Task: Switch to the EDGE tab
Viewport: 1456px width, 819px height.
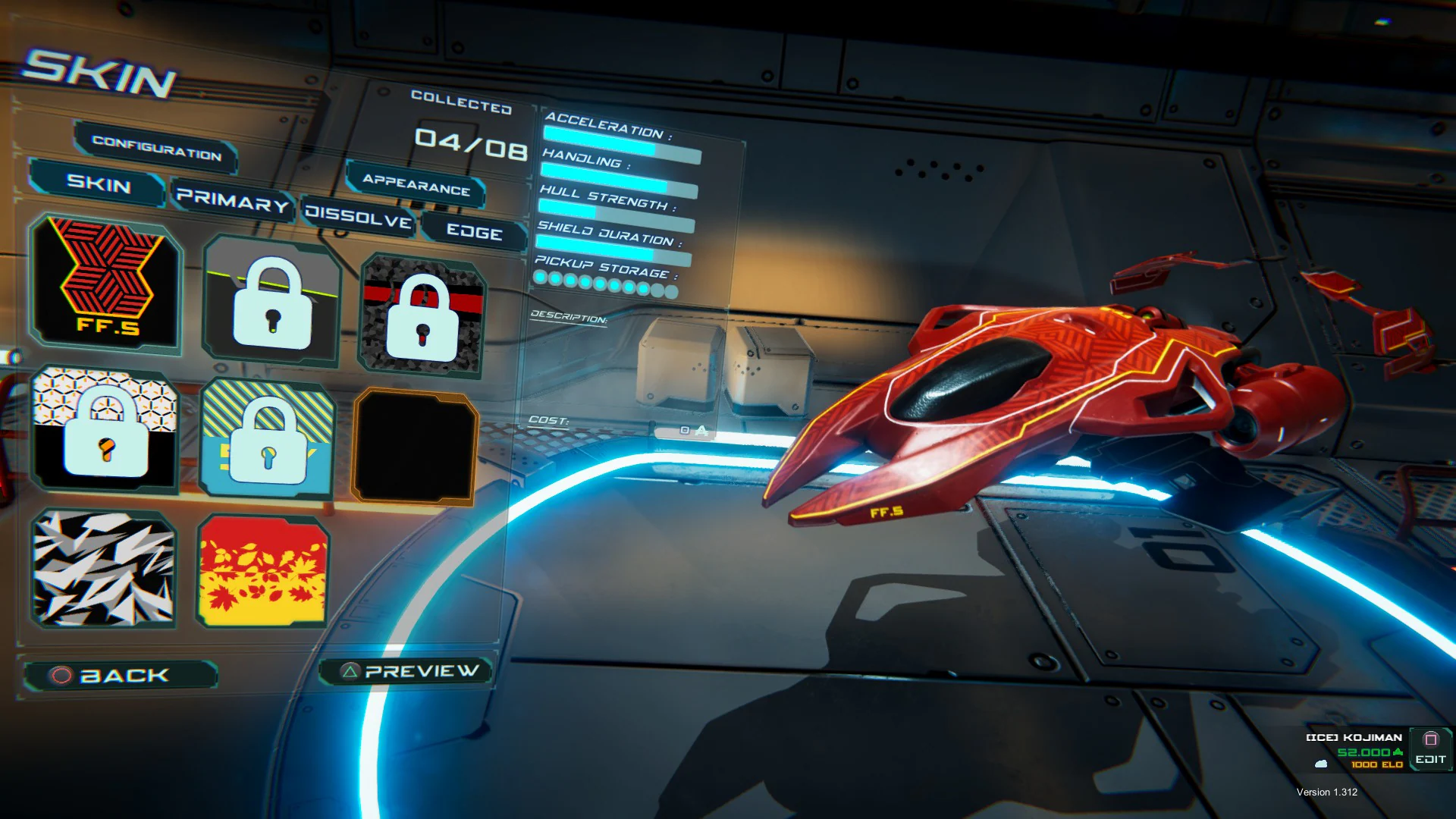Action: click(x=476, y=234)
